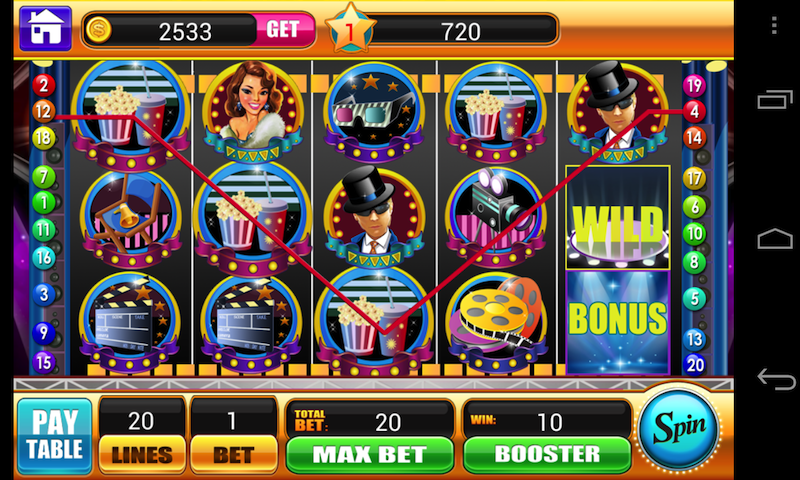Select payline number 2 marker

point(43,85)
